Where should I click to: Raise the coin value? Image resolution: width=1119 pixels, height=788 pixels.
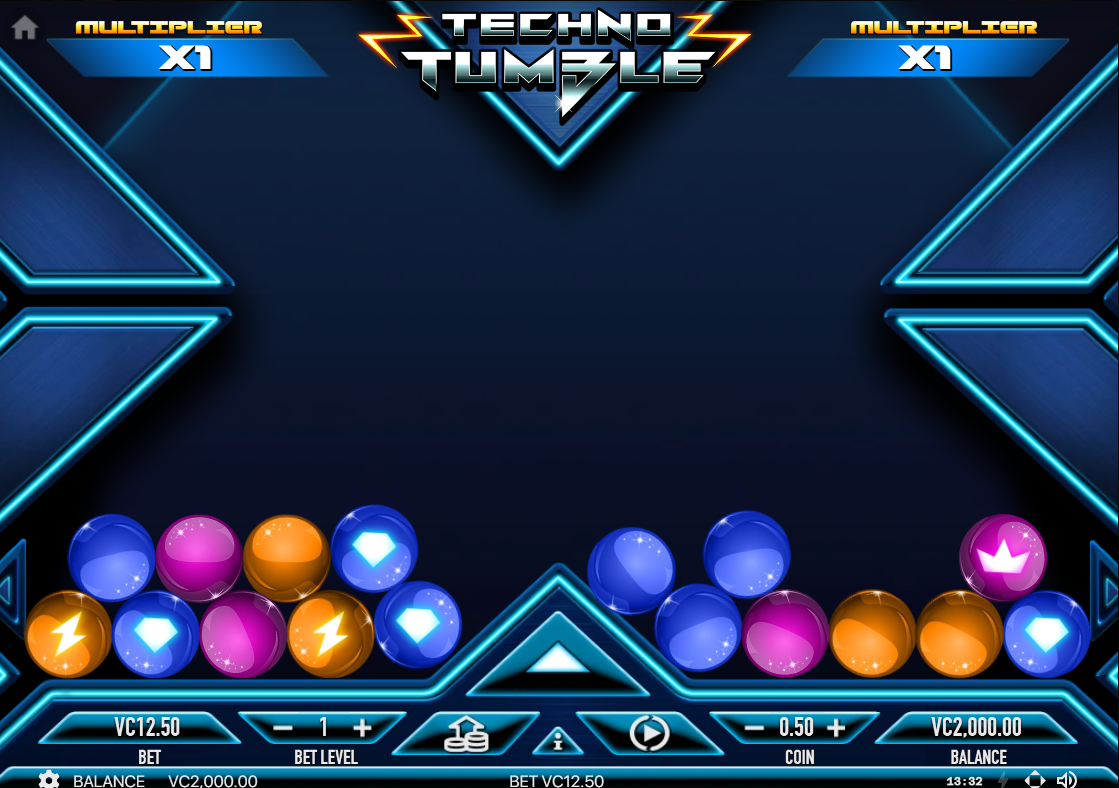coord(836,728)
